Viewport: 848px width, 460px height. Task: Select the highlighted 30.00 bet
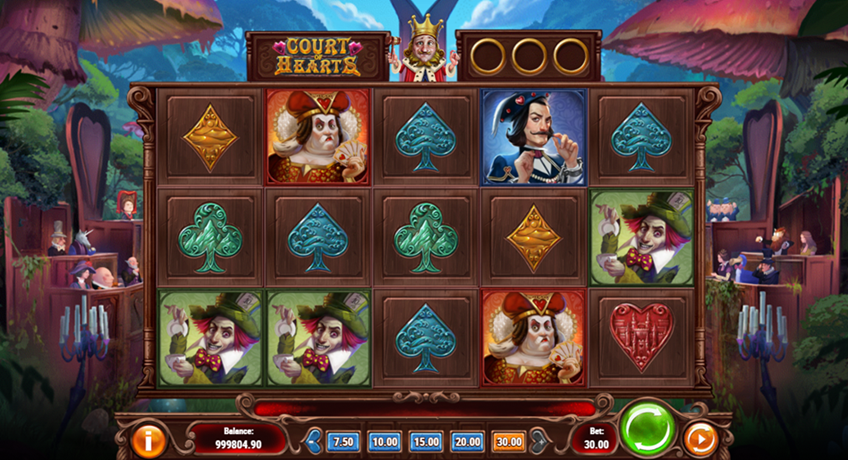click(x=507, y=441)
